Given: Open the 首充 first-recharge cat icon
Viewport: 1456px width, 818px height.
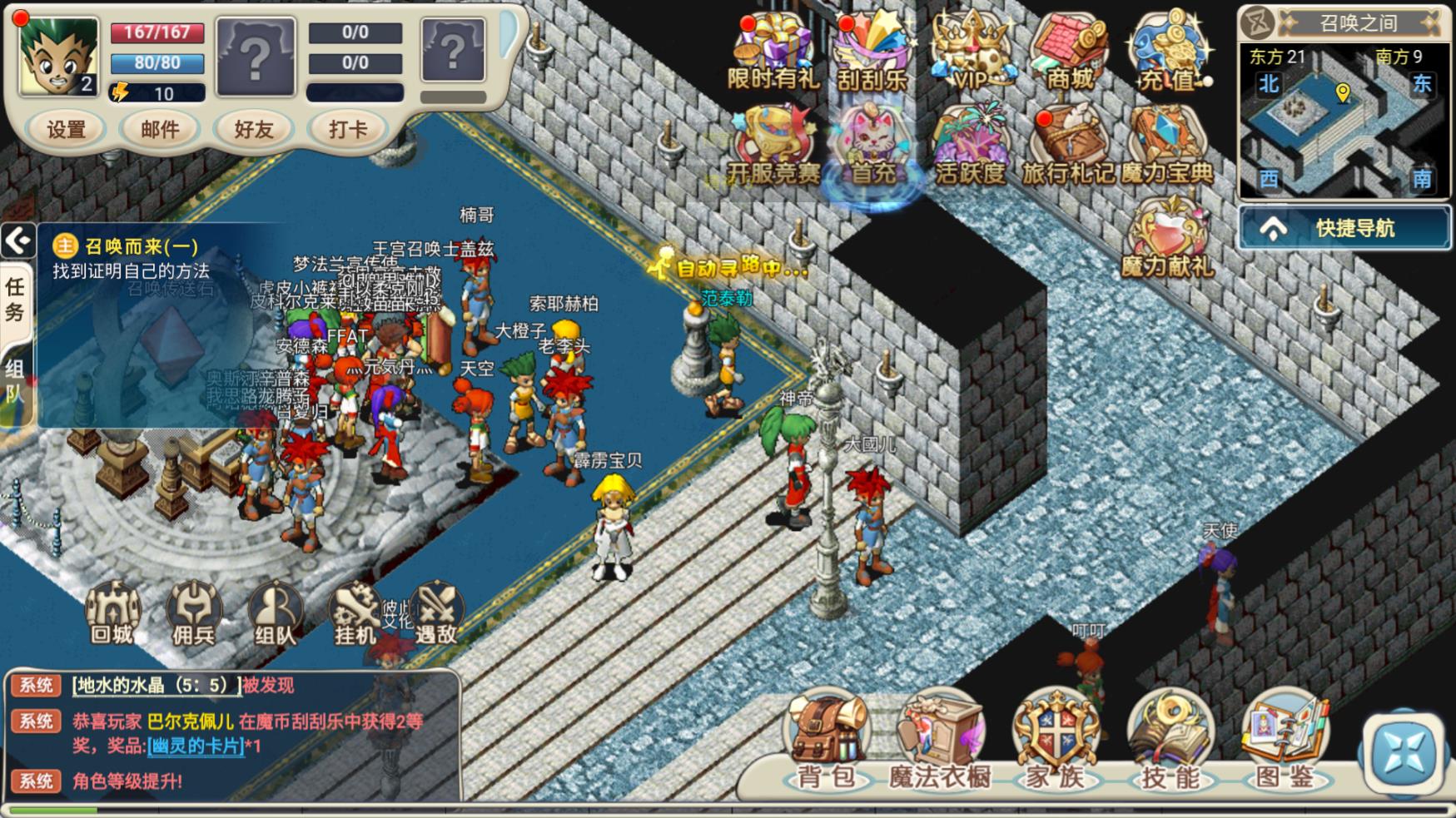Looking at the screenshot, I should click(x=872, y=146).
